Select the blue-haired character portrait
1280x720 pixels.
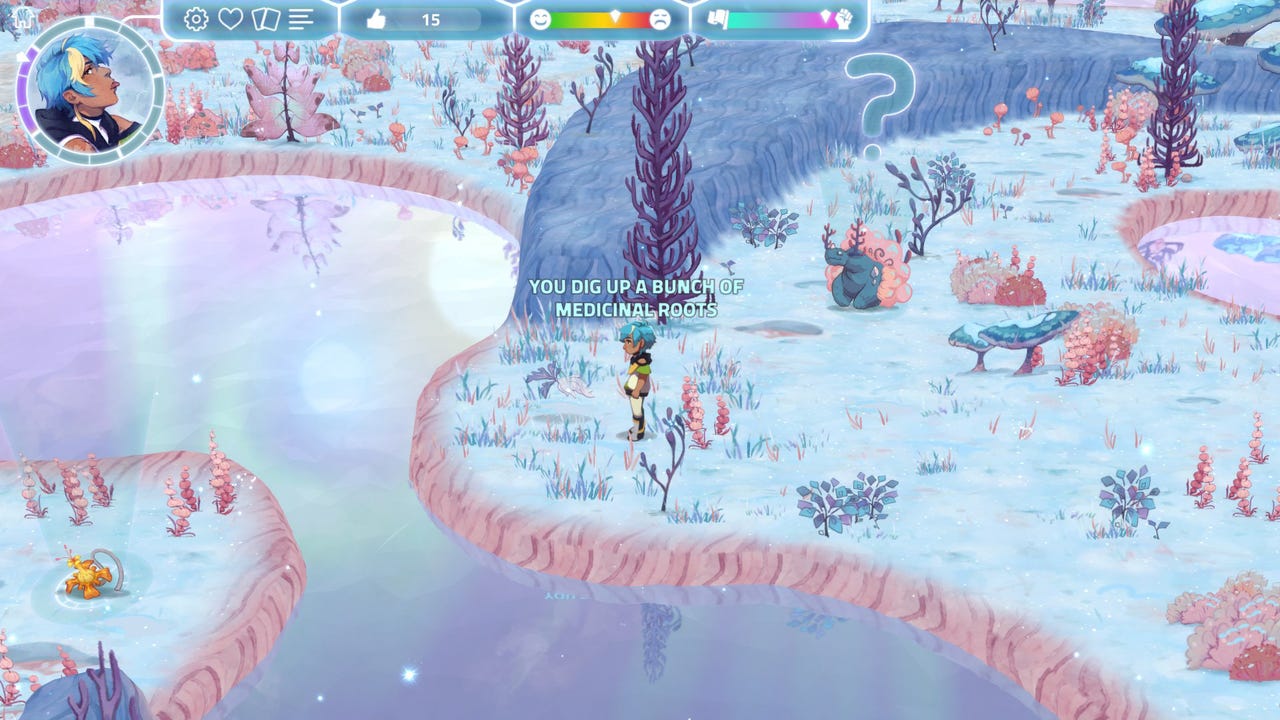point(90,92)
